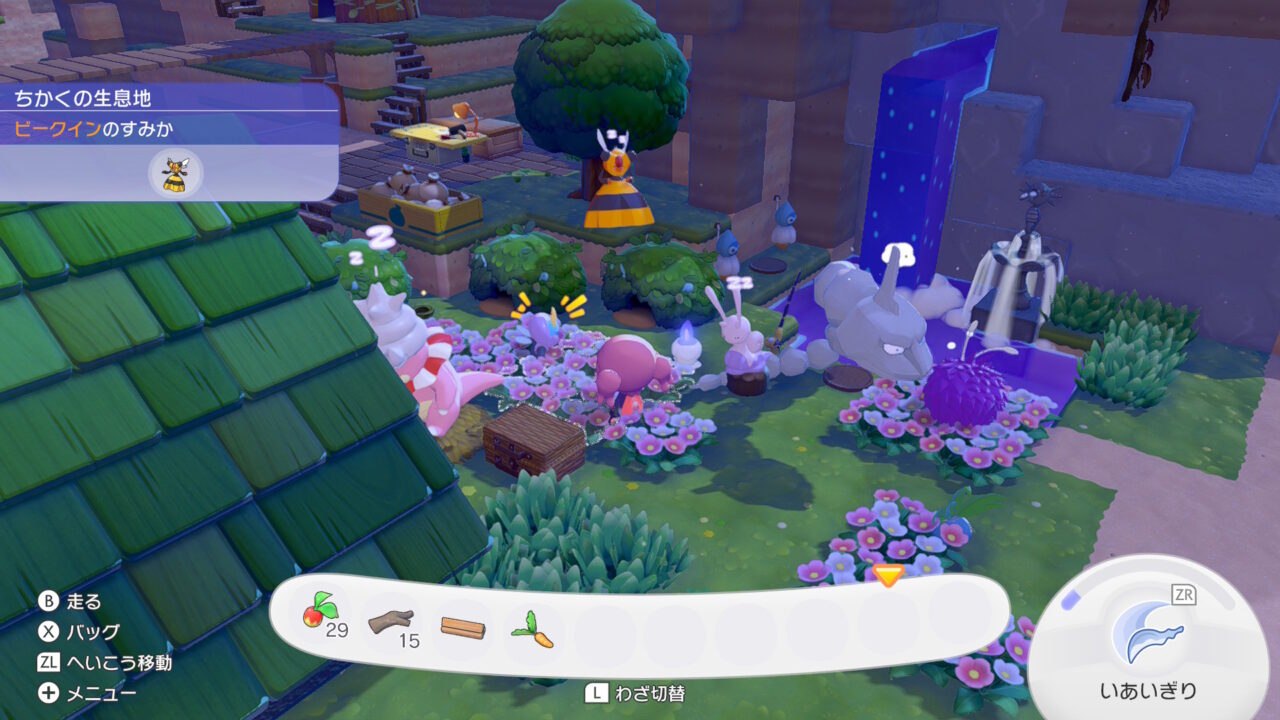Click the Vespiquen habitat icon
Screen dimensions: 1280x720
(176, 174)
